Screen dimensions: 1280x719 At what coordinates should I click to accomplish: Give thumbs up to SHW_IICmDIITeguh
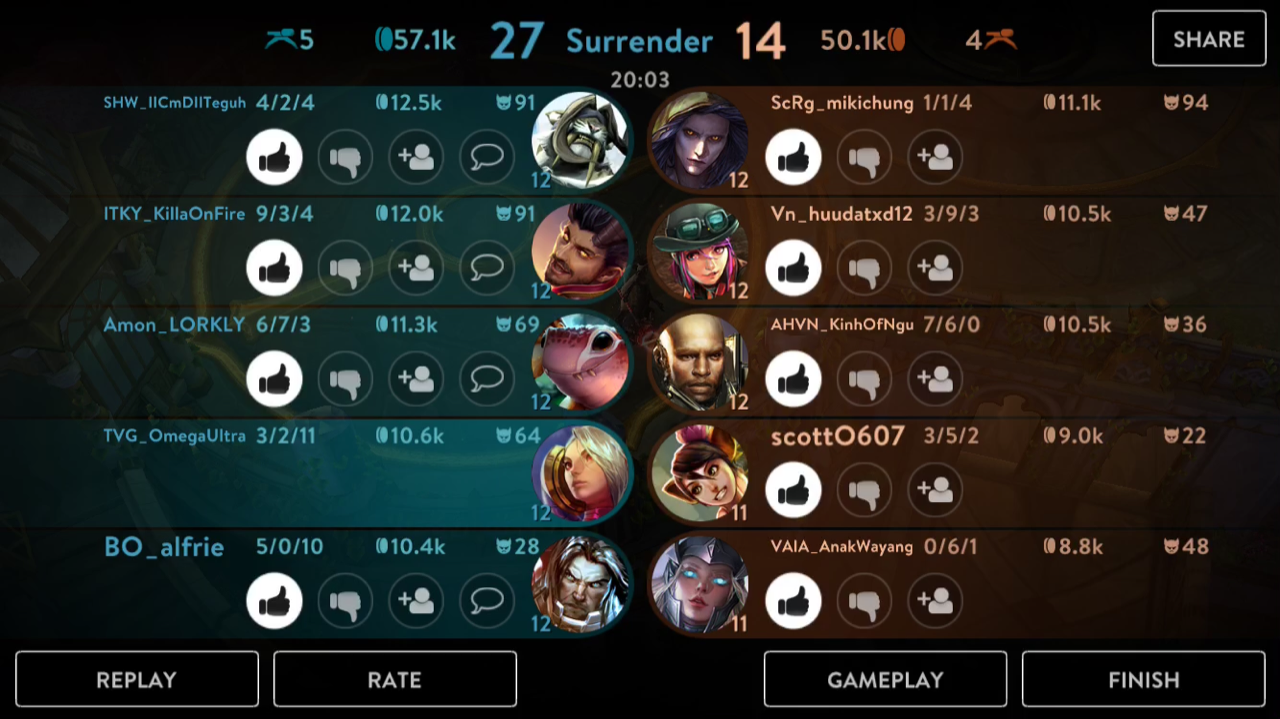pyautogui.click(x=274, y=157)
